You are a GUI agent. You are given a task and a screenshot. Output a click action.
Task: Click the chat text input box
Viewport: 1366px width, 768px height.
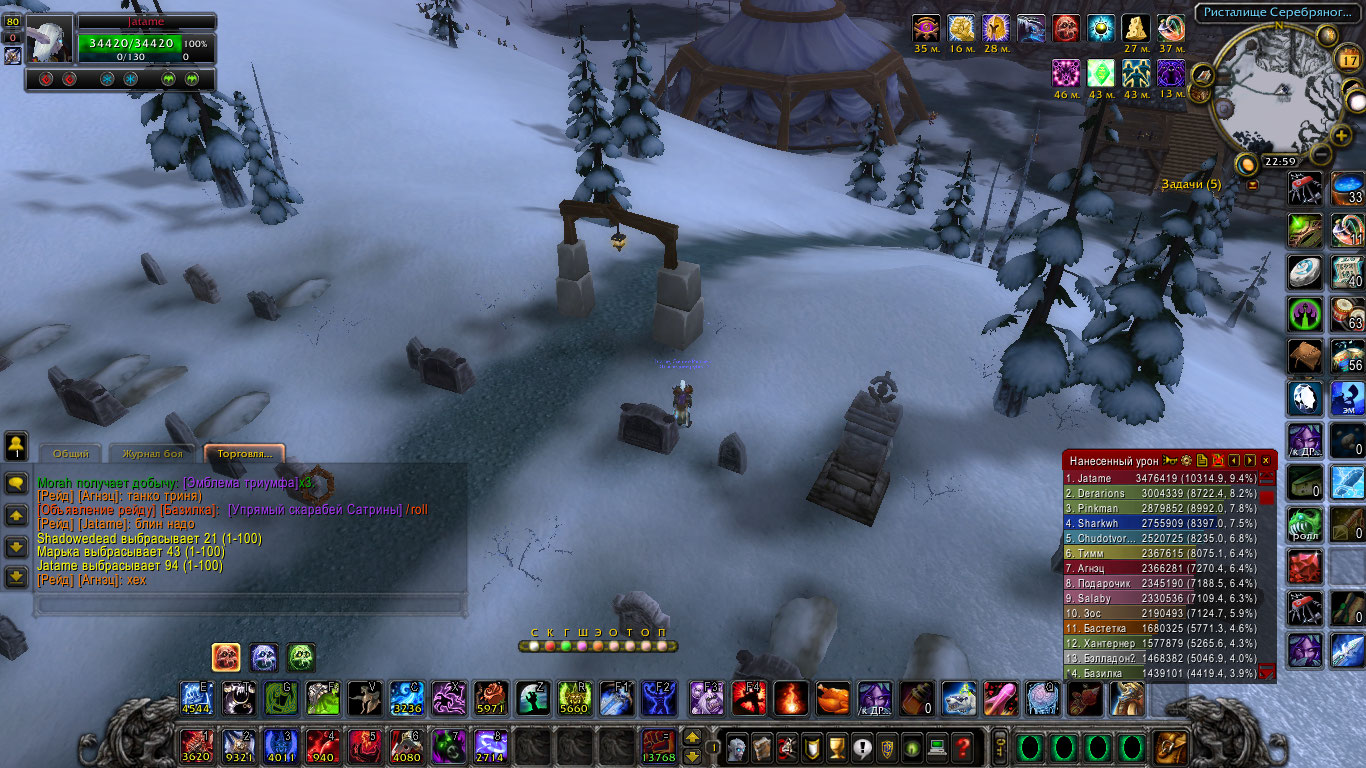250,604
